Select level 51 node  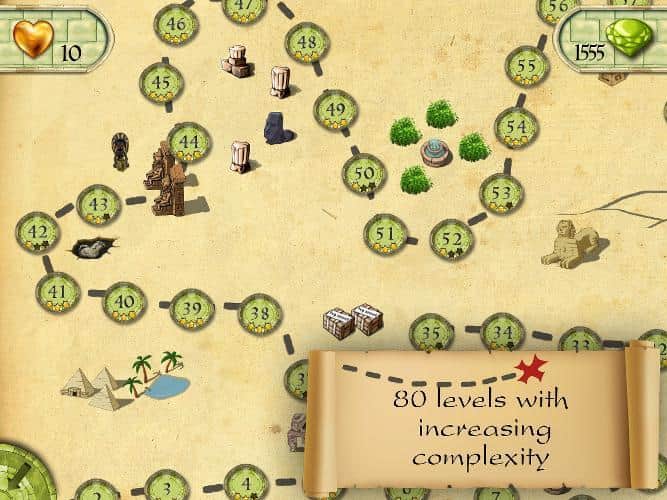385,233
